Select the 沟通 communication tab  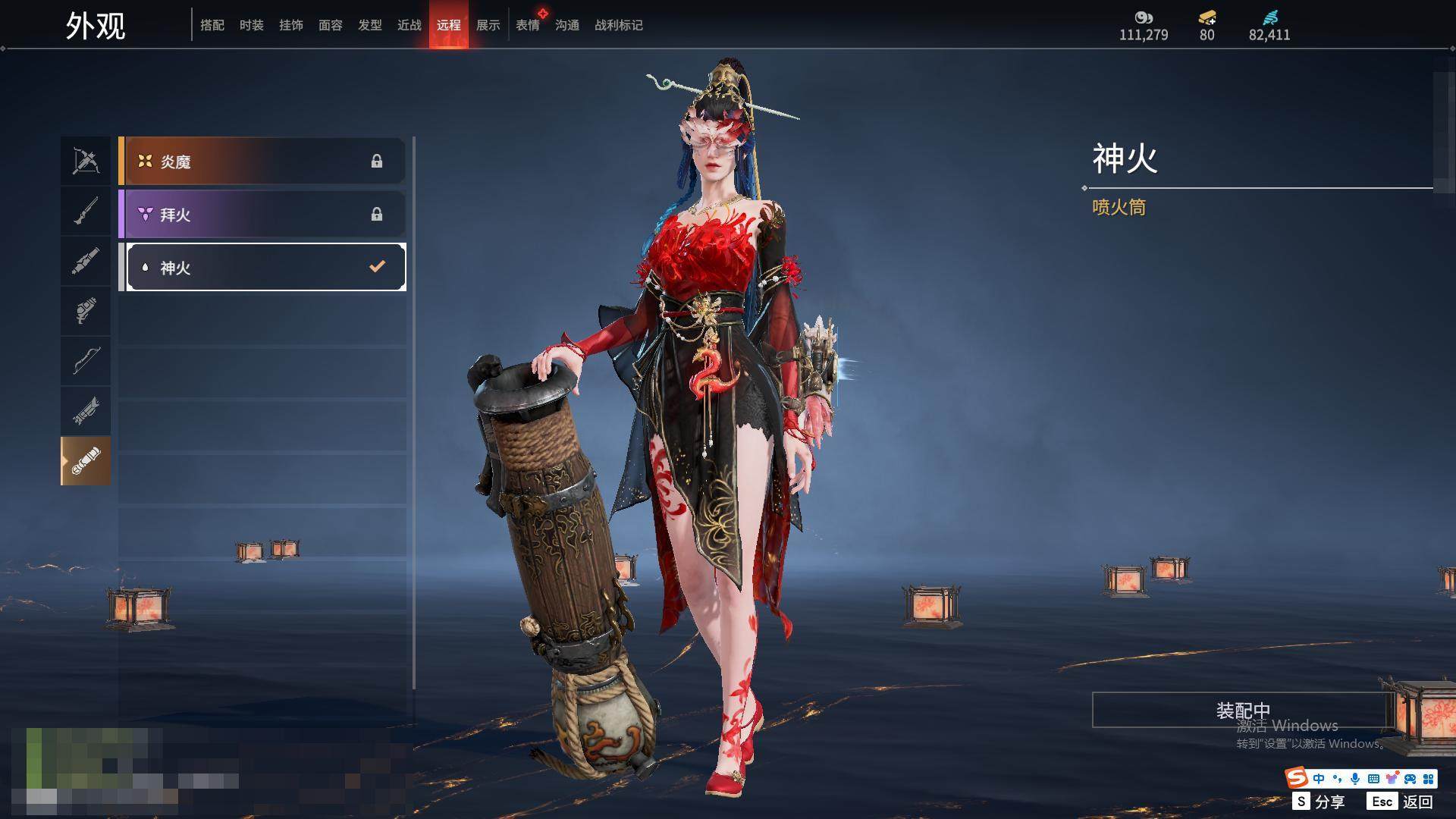point(566,25)
